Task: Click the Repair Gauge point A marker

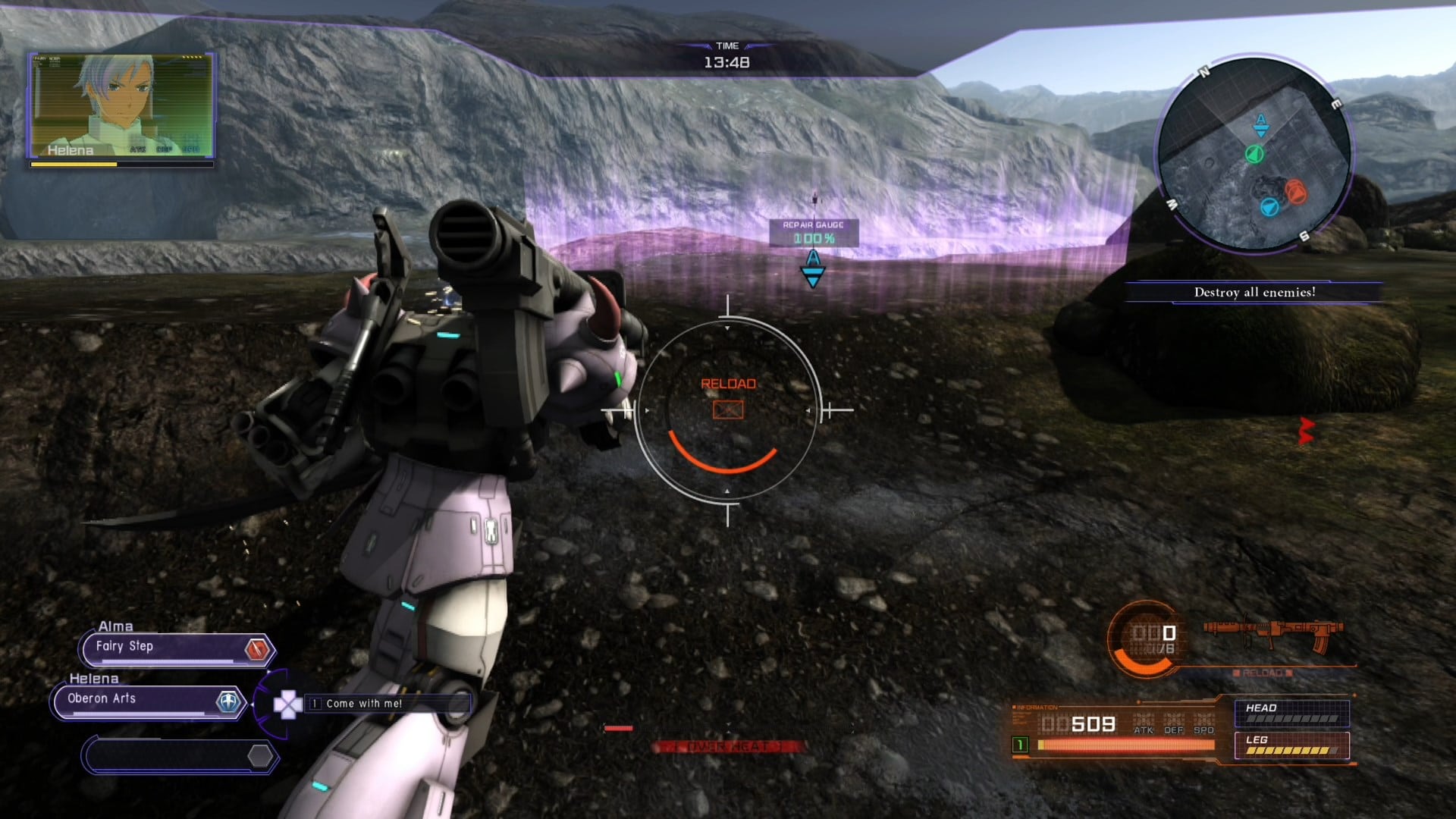Action: pyautogui.click(x=813, y=268)
